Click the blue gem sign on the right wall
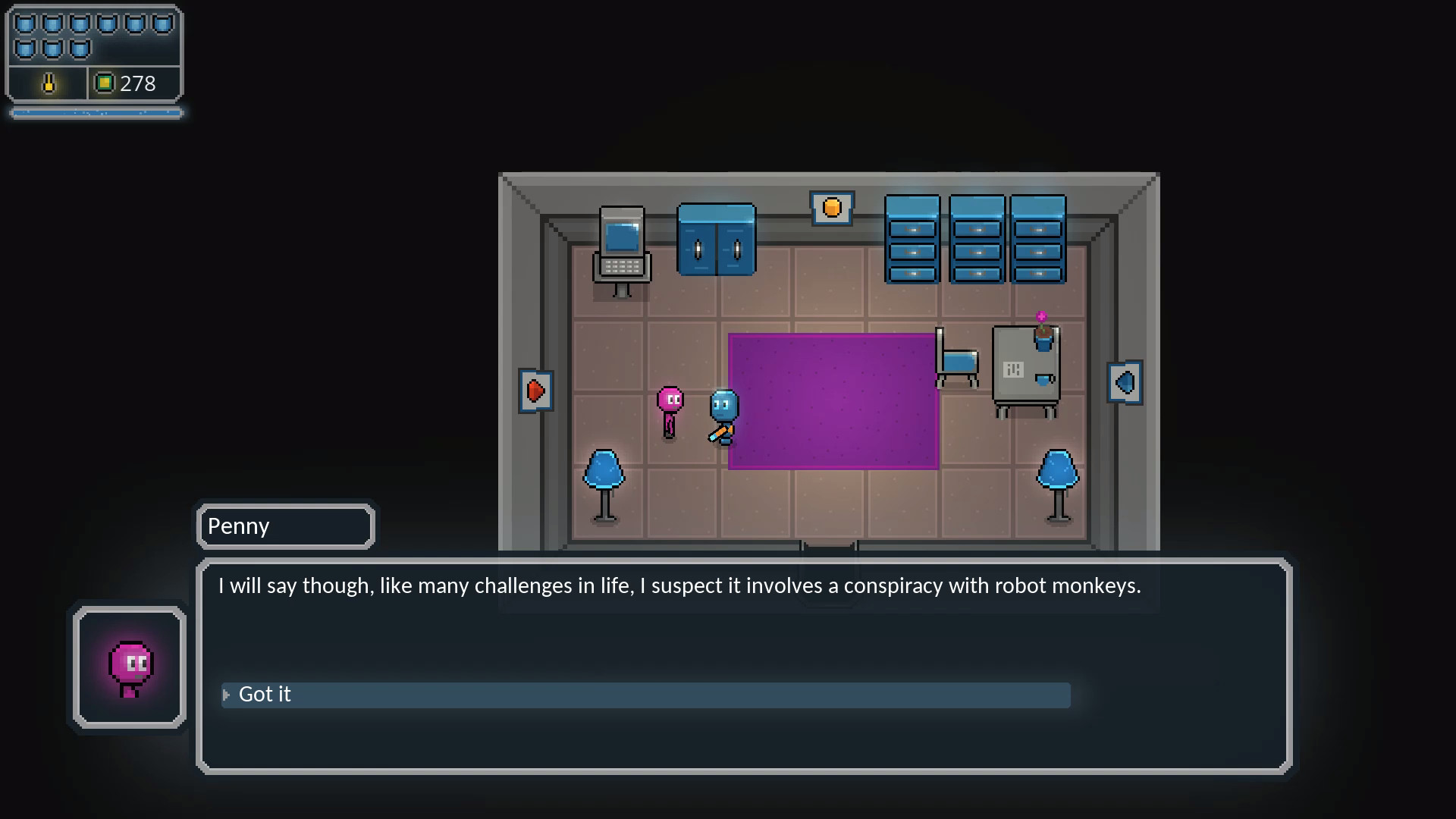 [1125, 384]
